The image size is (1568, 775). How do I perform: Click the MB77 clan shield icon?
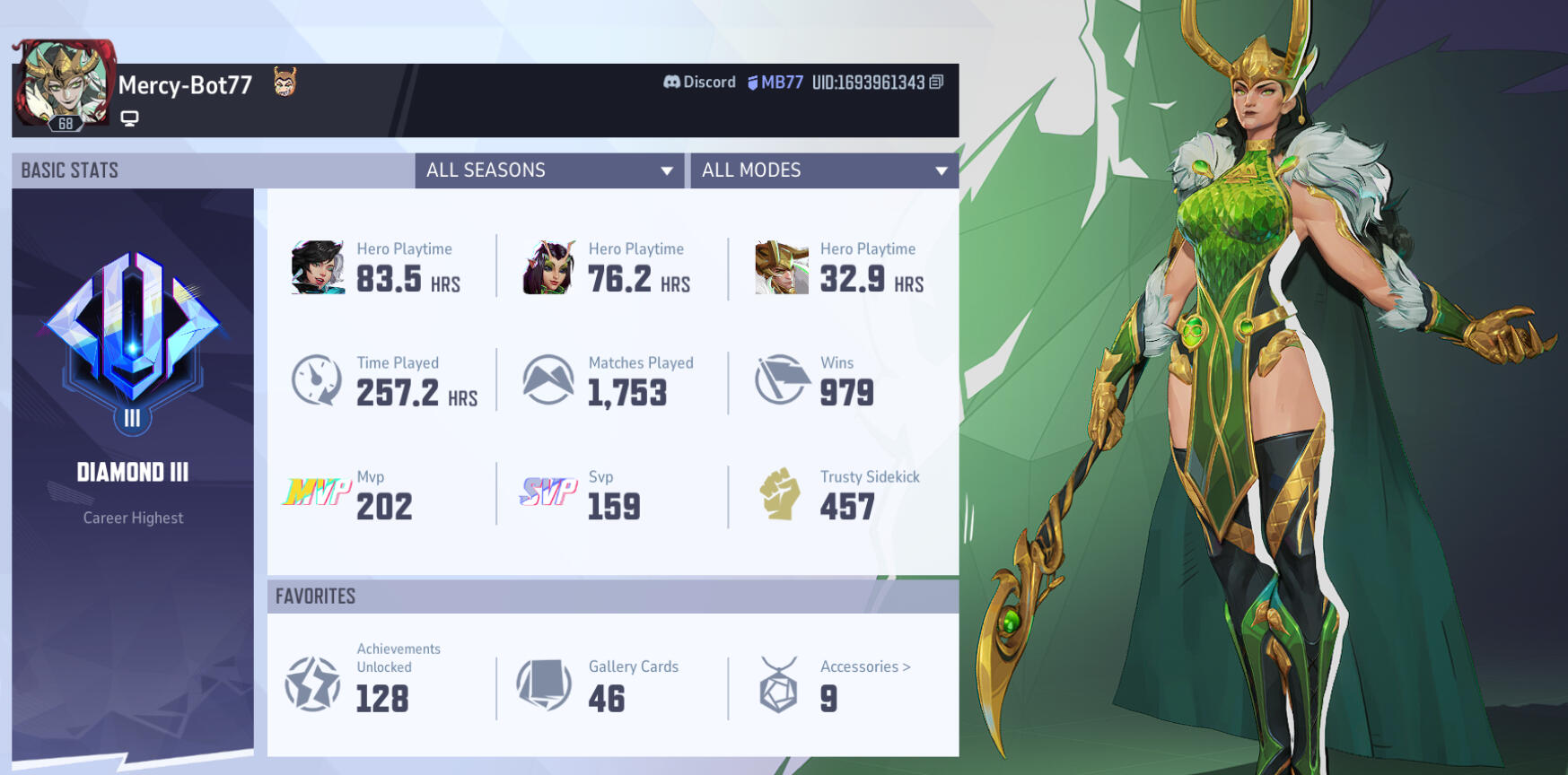[751, 82]
